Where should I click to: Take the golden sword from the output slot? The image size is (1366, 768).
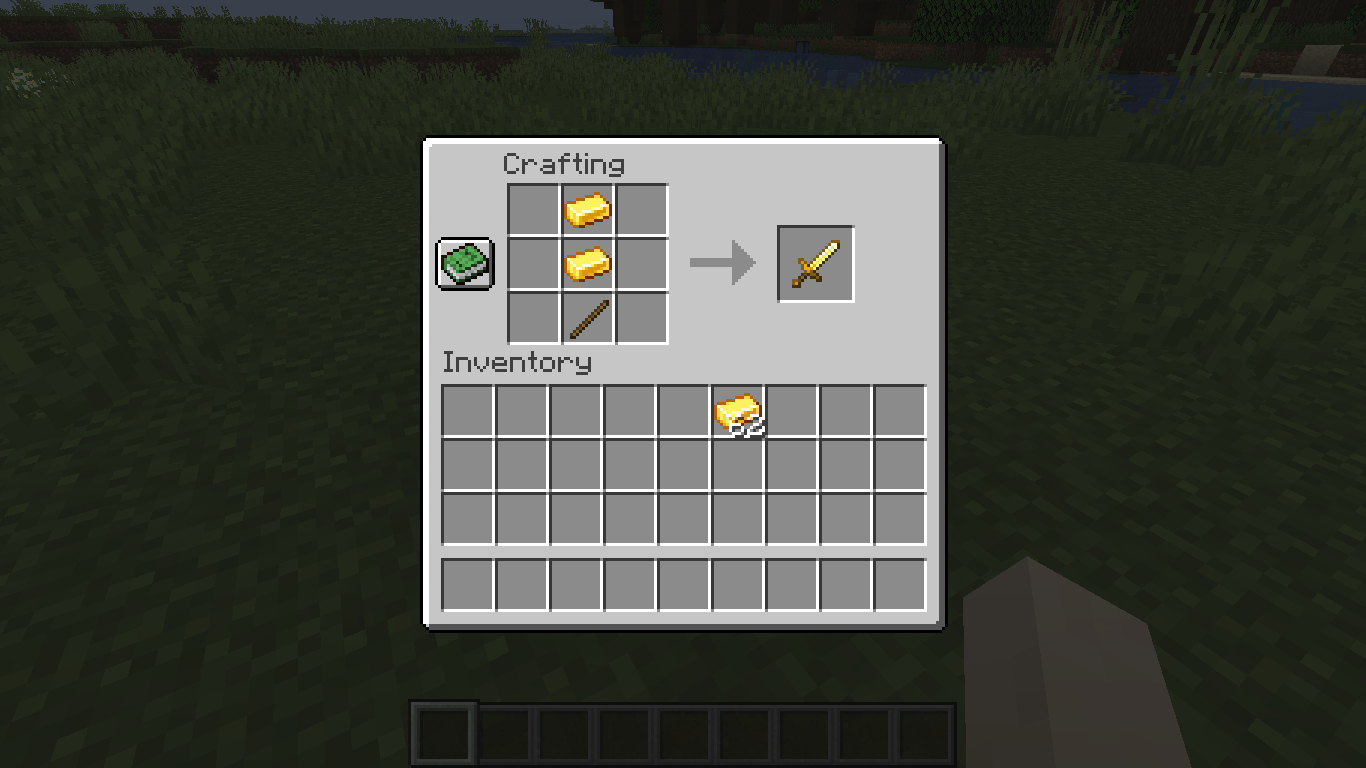(x=815, y=264)
